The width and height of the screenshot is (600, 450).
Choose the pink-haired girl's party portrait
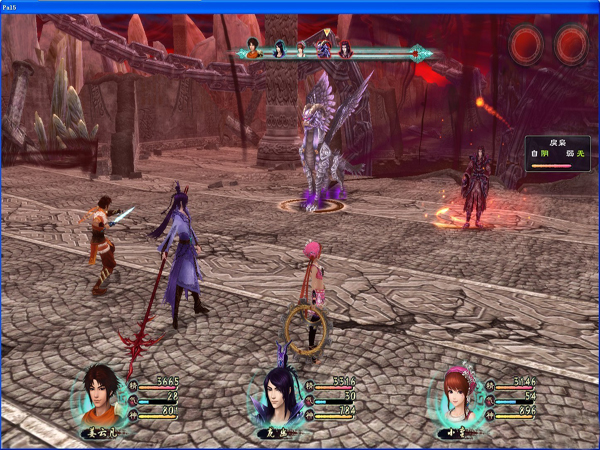(x=457, y=396)
